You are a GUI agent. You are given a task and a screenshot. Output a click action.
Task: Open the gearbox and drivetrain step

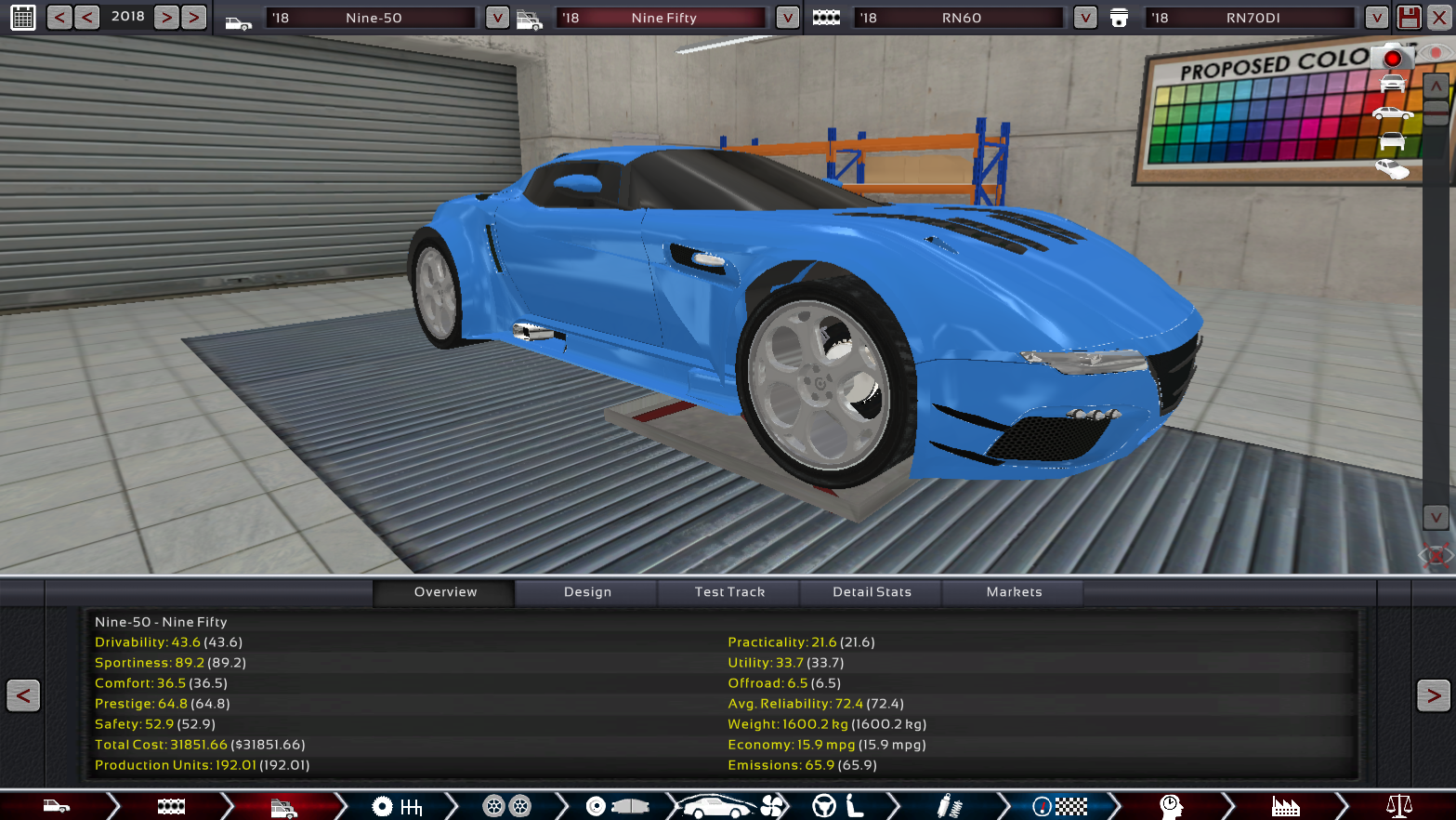pos(398,806)
